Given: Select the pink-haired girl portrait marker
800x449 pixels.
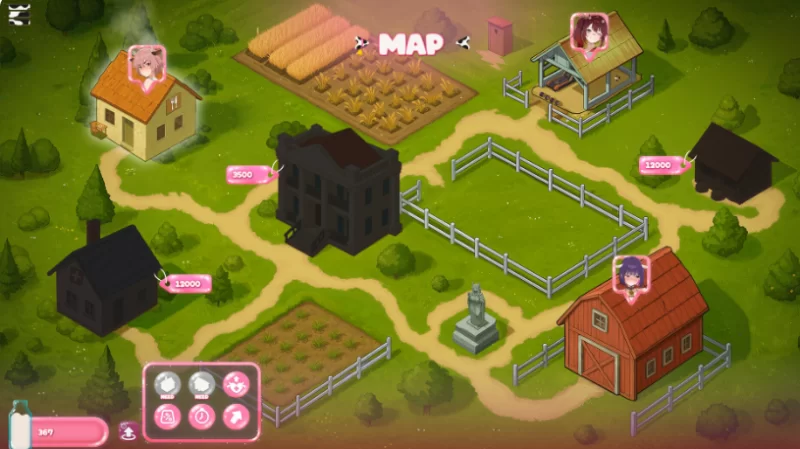Looking at the screenshot, I should tap(147, 64).
